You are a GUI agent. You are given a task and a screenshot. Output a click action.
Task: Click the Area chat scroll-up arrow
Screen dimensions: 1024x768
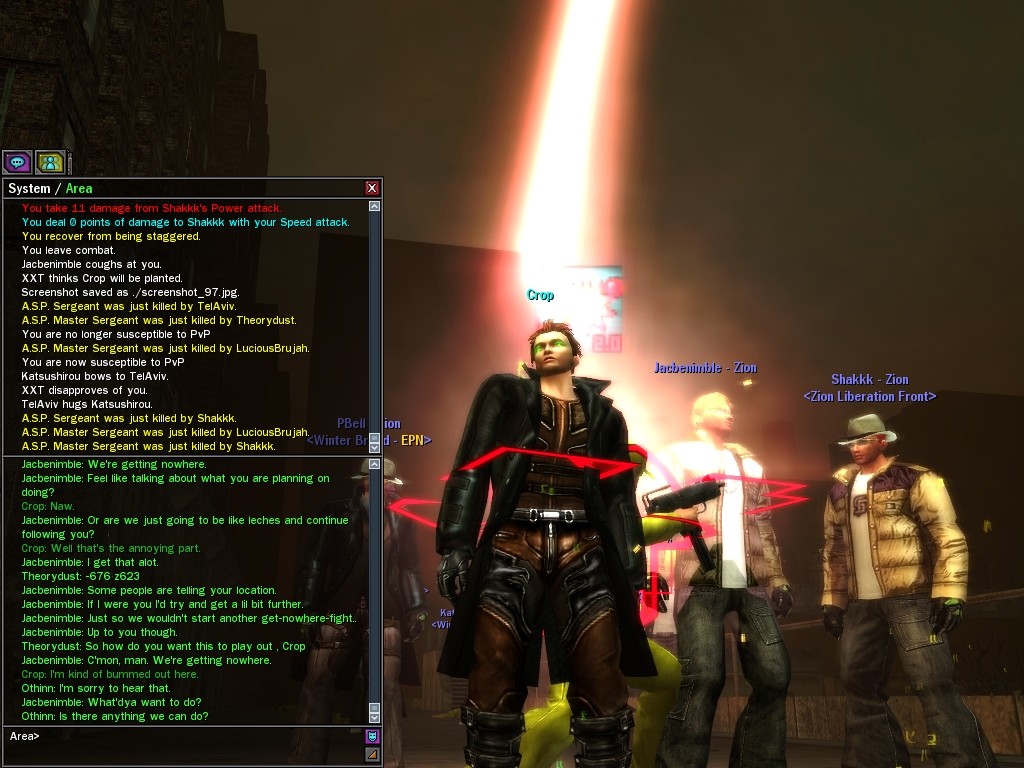pos(375,464)
